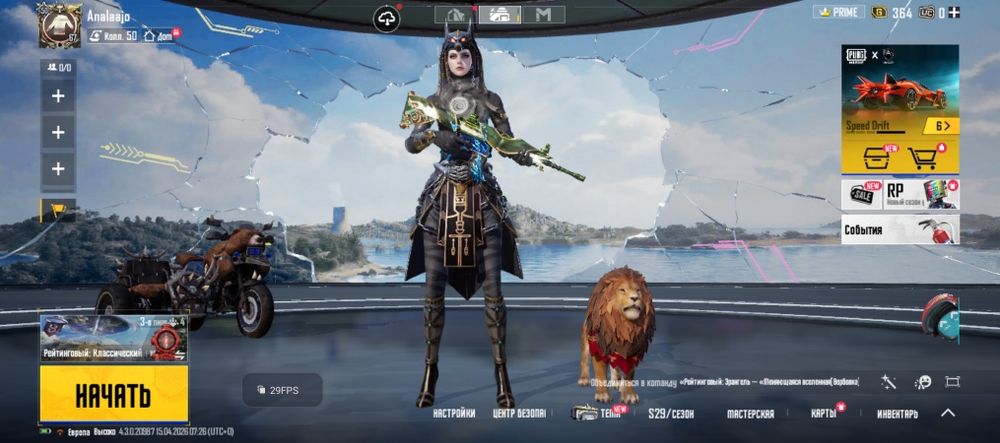Open the КАРТЫ maps menu
The image size is (1000, 443).
[x=824, y=413]
